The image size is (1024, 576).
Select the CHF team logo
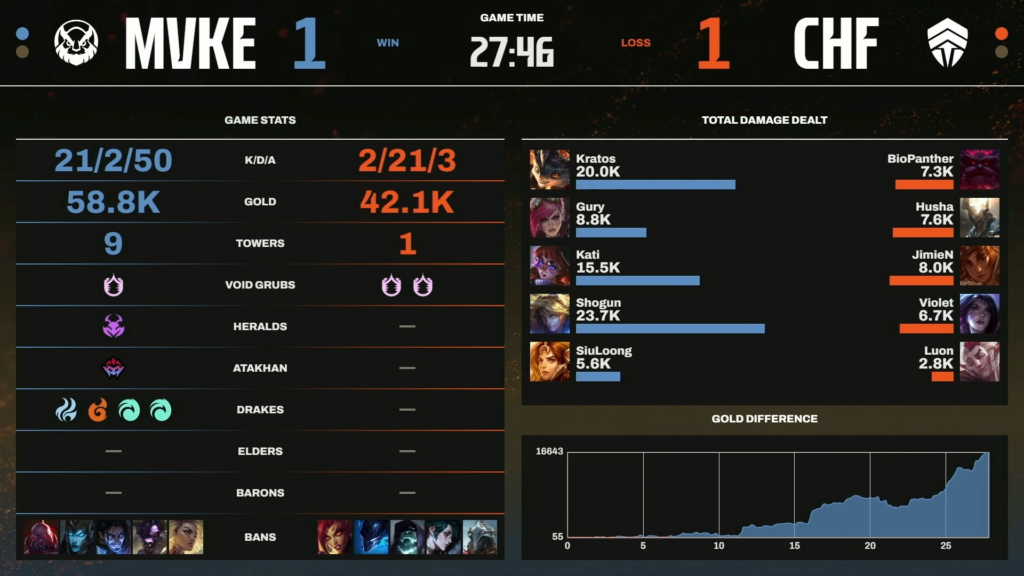click(947, 43)
